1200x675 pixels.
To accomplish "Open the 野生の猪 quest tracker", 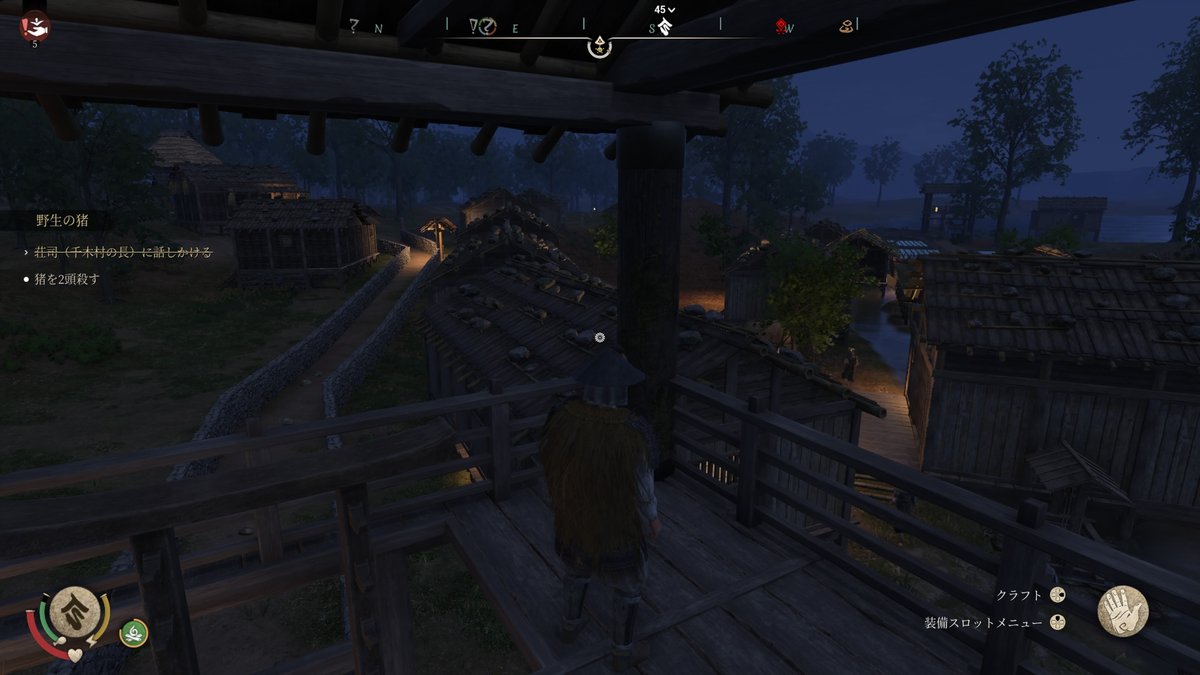I will (62, 221).
